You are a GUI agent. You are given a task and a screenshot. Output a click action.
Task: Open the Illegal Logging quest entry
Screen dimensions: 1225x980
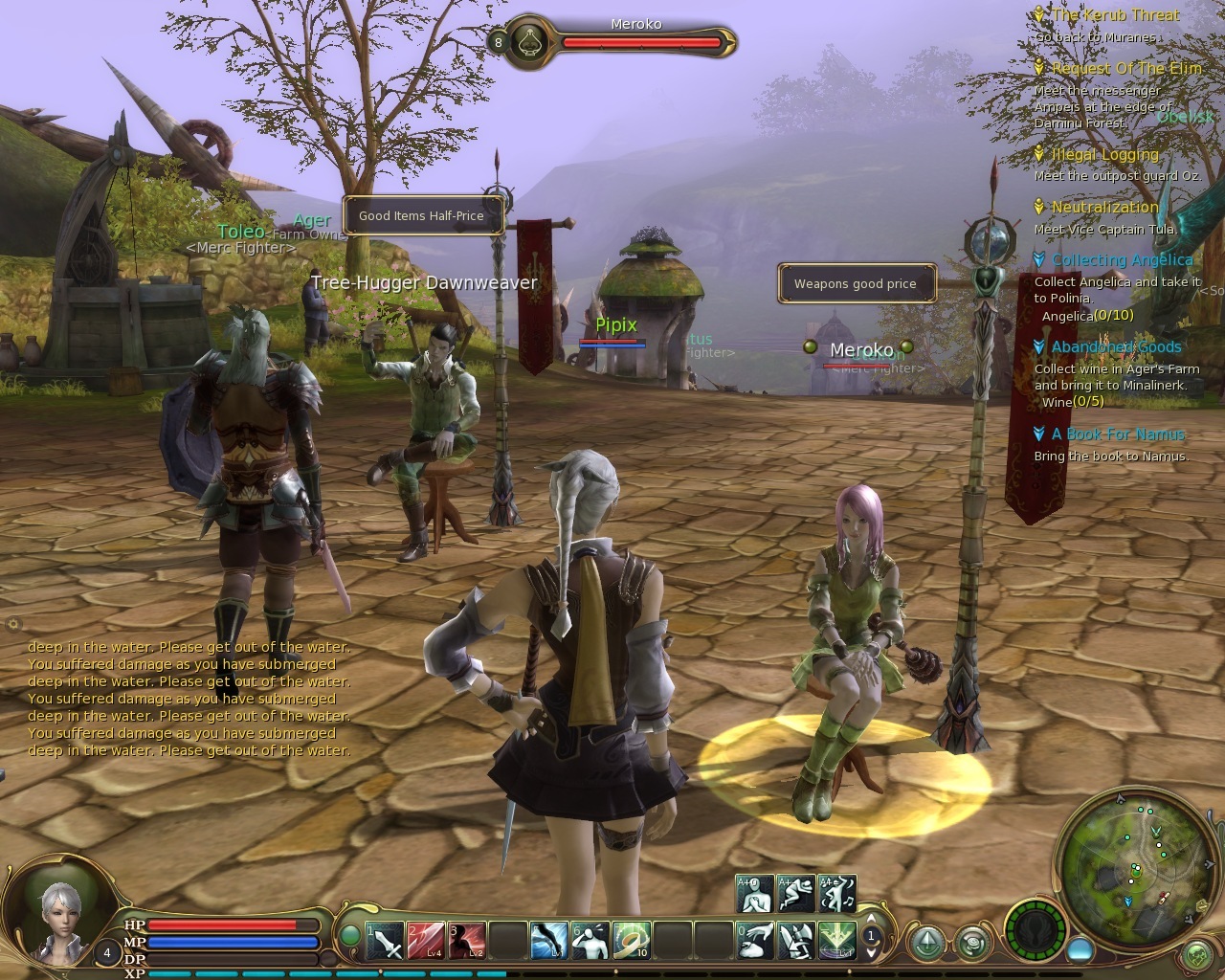(x=1104, y=155)
